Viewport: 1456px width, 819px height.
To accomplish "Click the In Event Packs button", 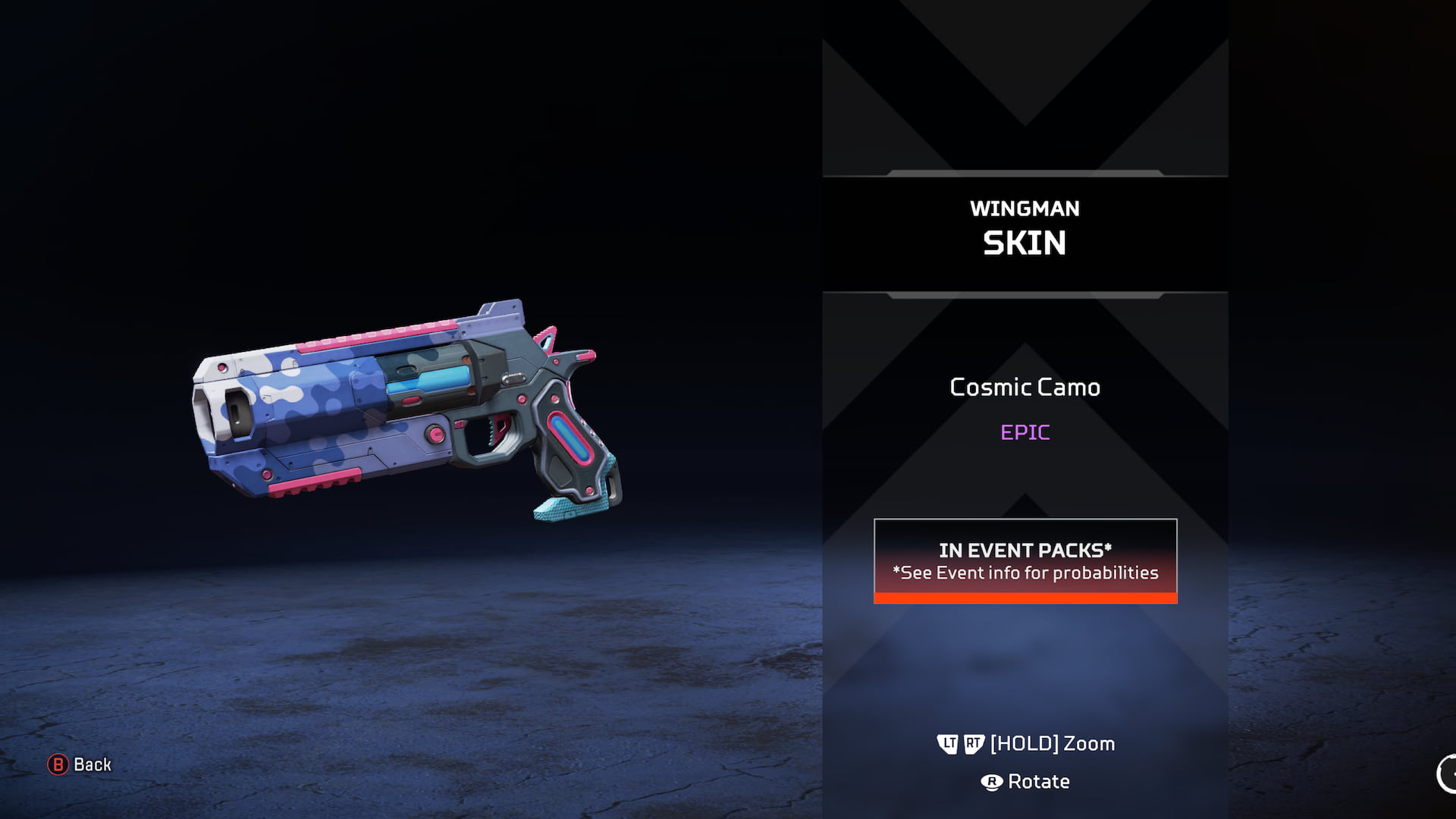I will [x=1025, y=561].
